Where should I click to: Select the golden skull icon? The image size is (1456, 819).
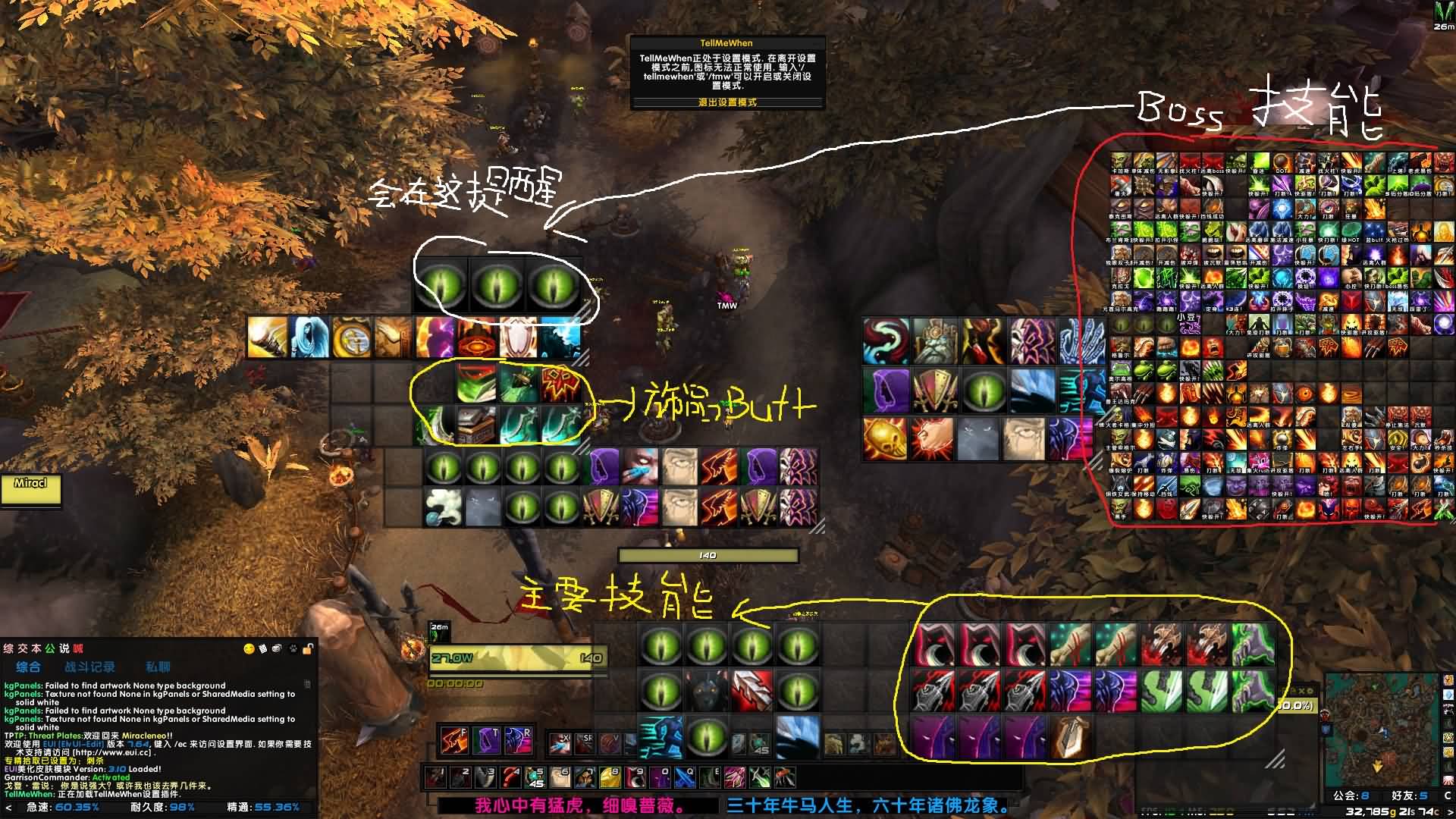point(884,439)
